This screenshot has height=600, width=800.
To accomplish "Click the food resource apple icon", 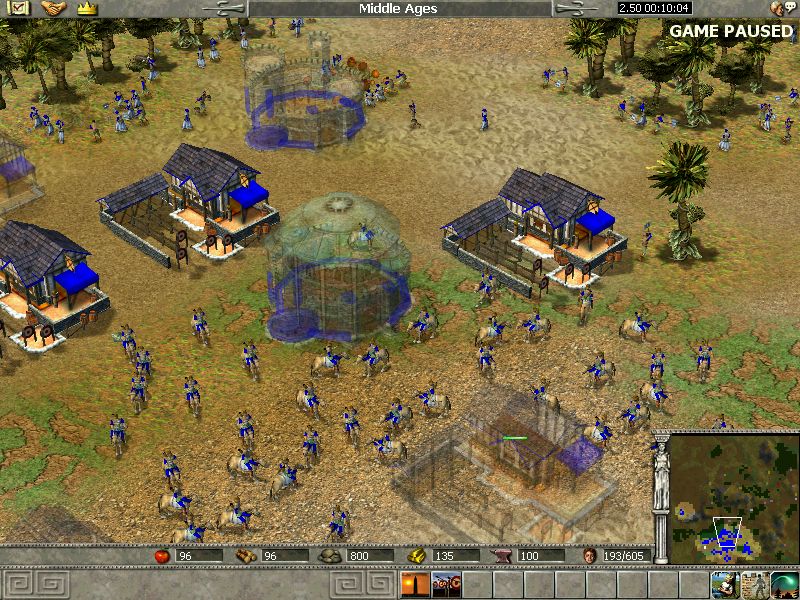I will coord(161,555).
